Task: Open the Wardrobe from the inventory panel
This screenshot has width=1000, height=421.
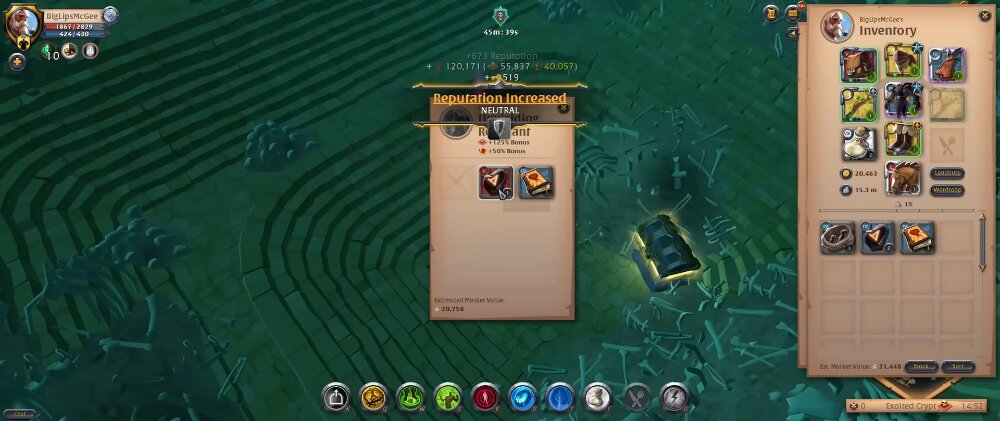Action: click(x=946, y=189)
